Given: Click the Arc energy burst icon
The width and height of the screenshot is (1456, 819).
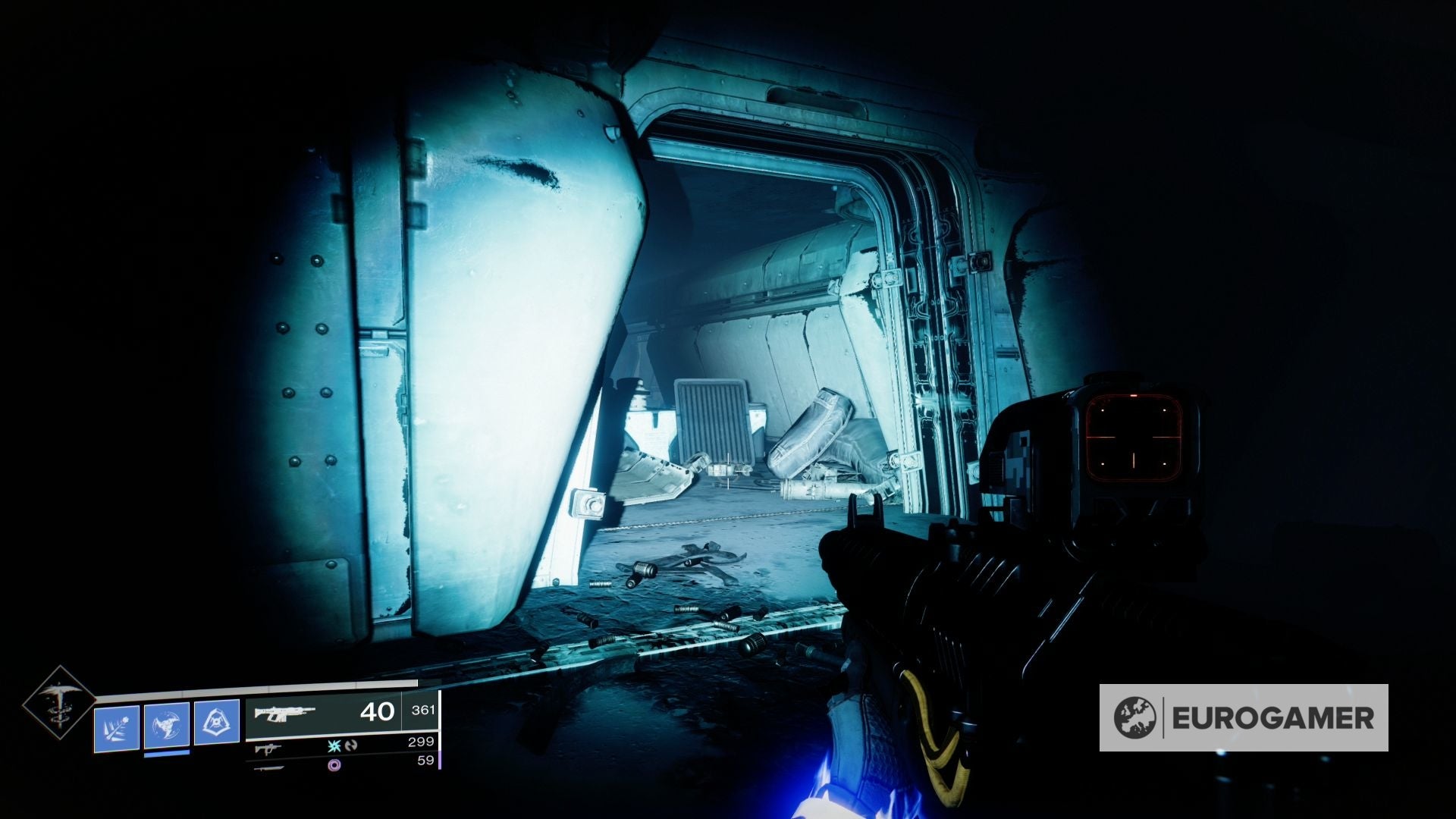Looking at the screenshot, I should (x=335, y=746).
